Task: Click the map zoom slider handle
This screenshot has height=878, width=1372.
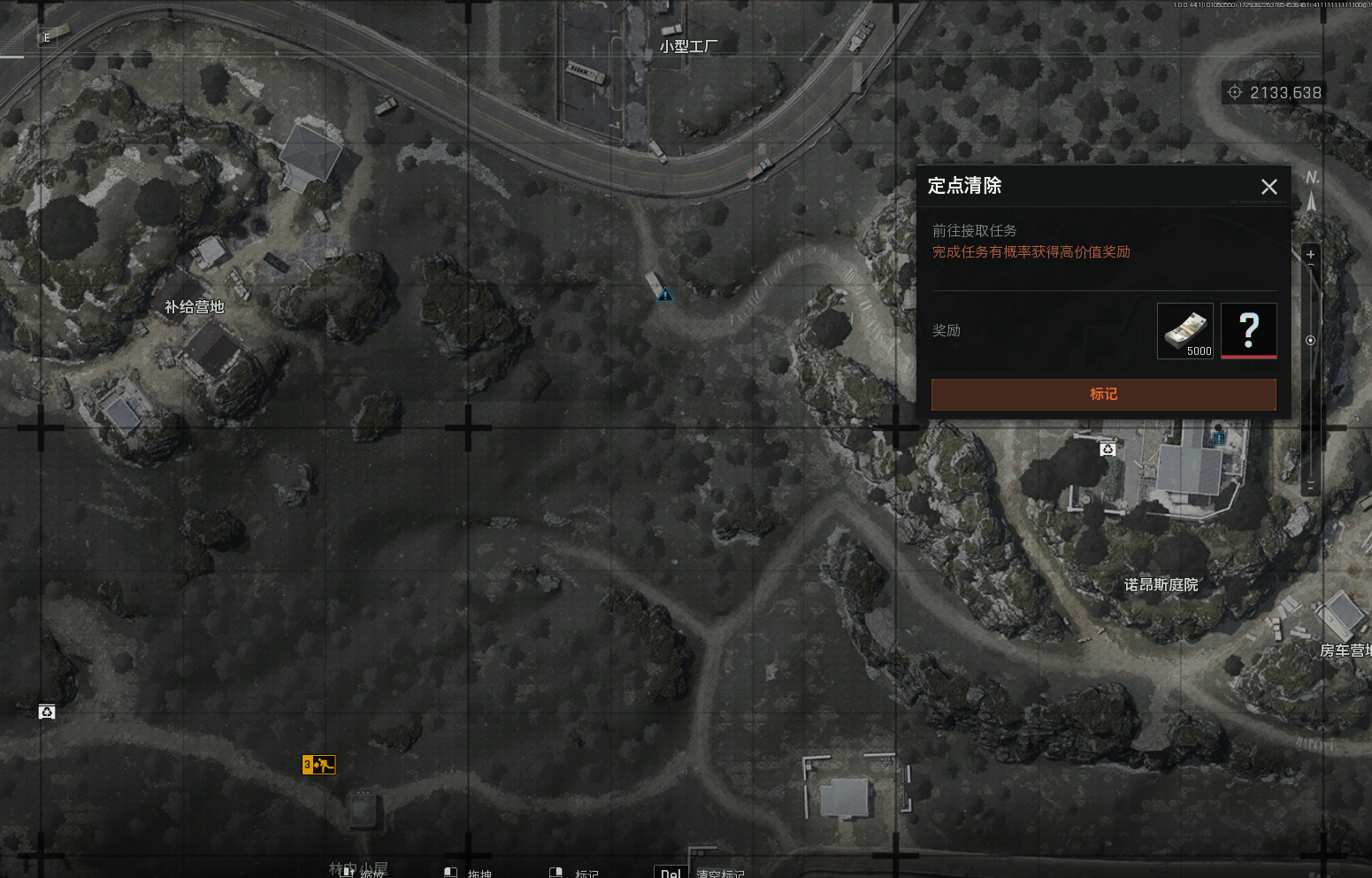Action: (x=1310, y=340)
